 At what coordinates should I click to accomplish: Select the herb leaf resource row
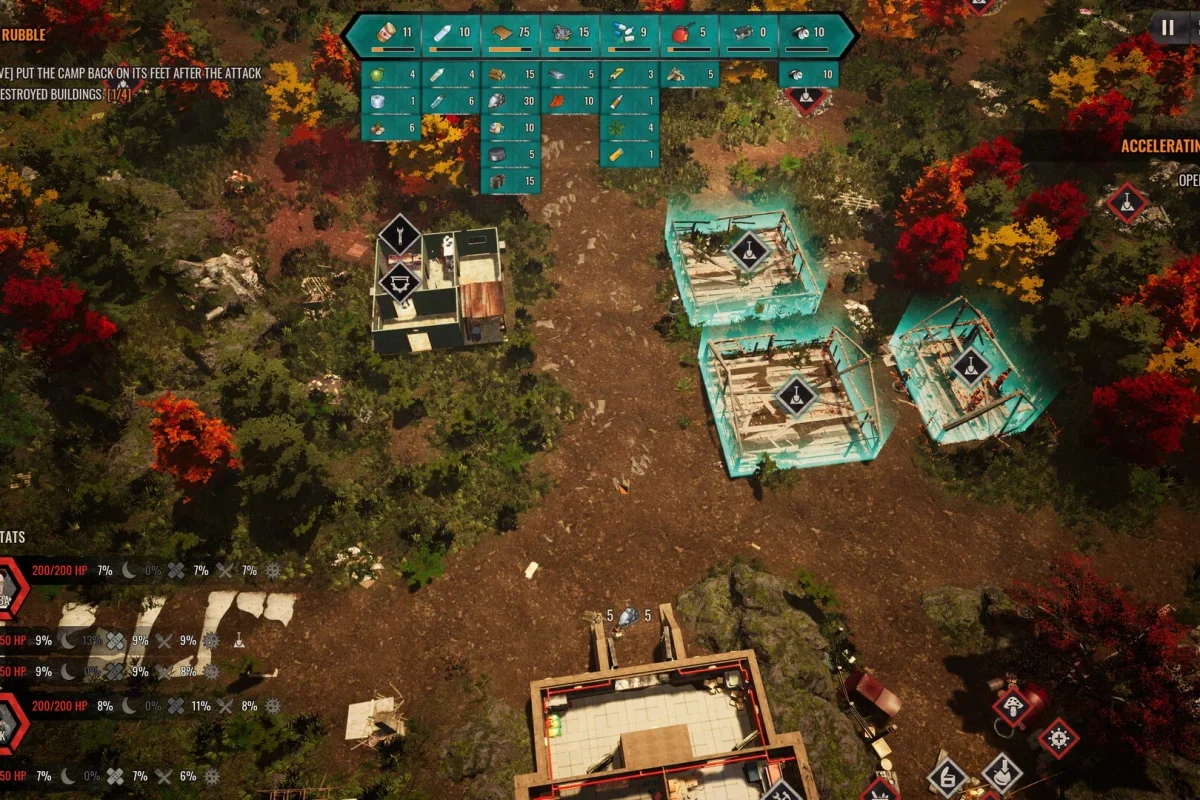click(x=630, y=127)
